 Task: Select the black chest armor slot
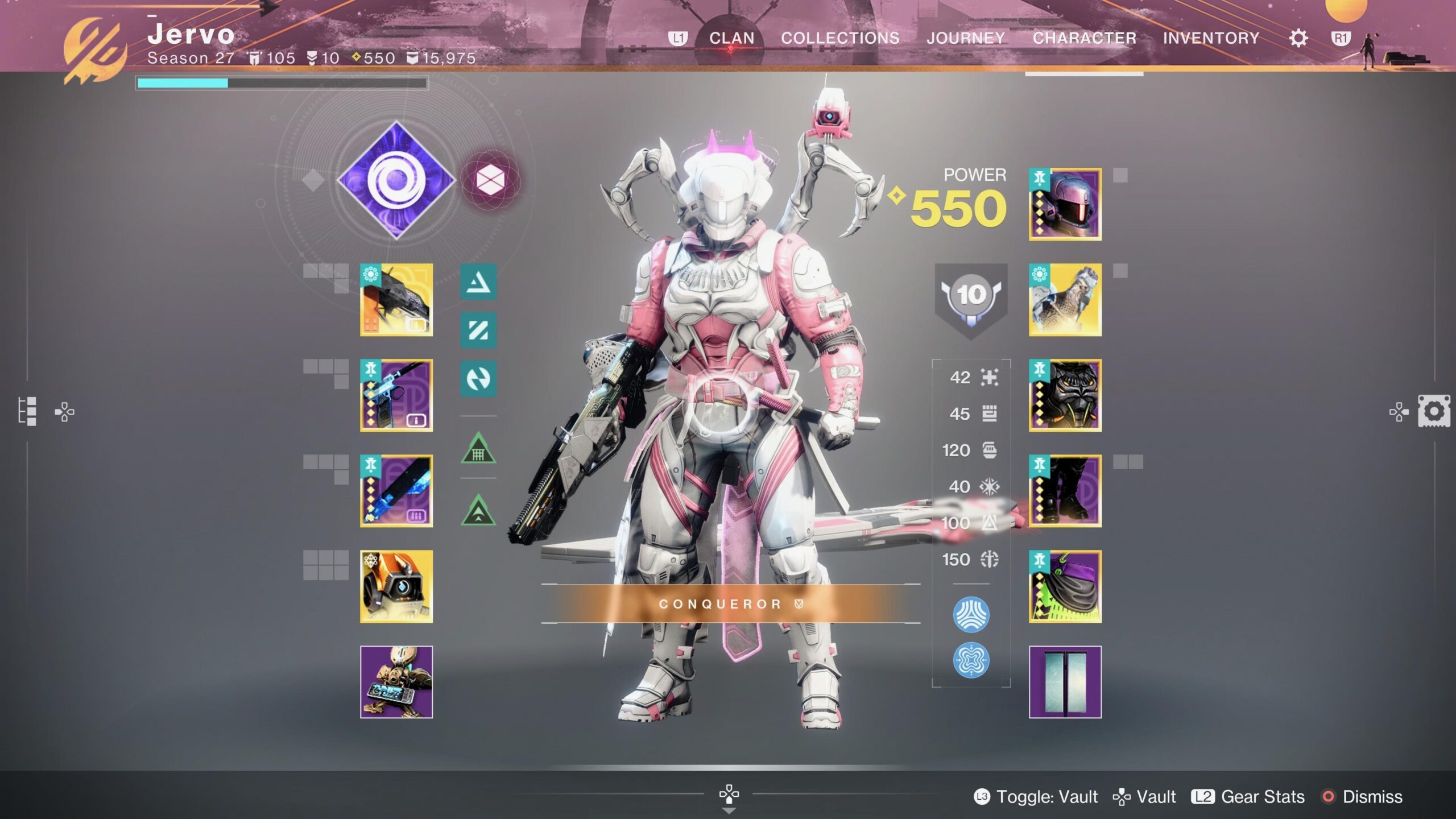coord(1065,395)
